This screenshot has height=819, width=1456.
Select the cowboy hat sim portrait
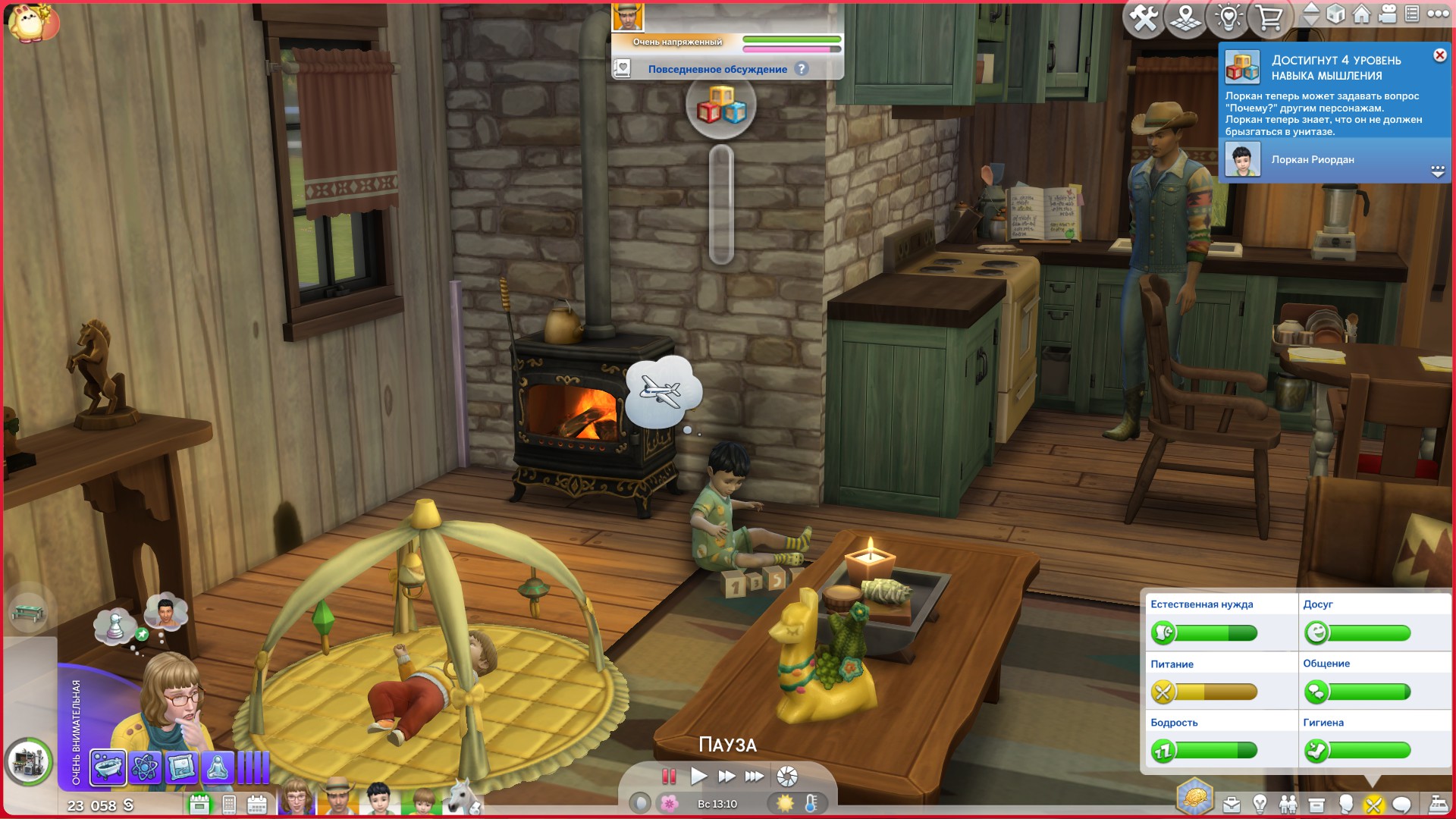click(x=336, y=798)
